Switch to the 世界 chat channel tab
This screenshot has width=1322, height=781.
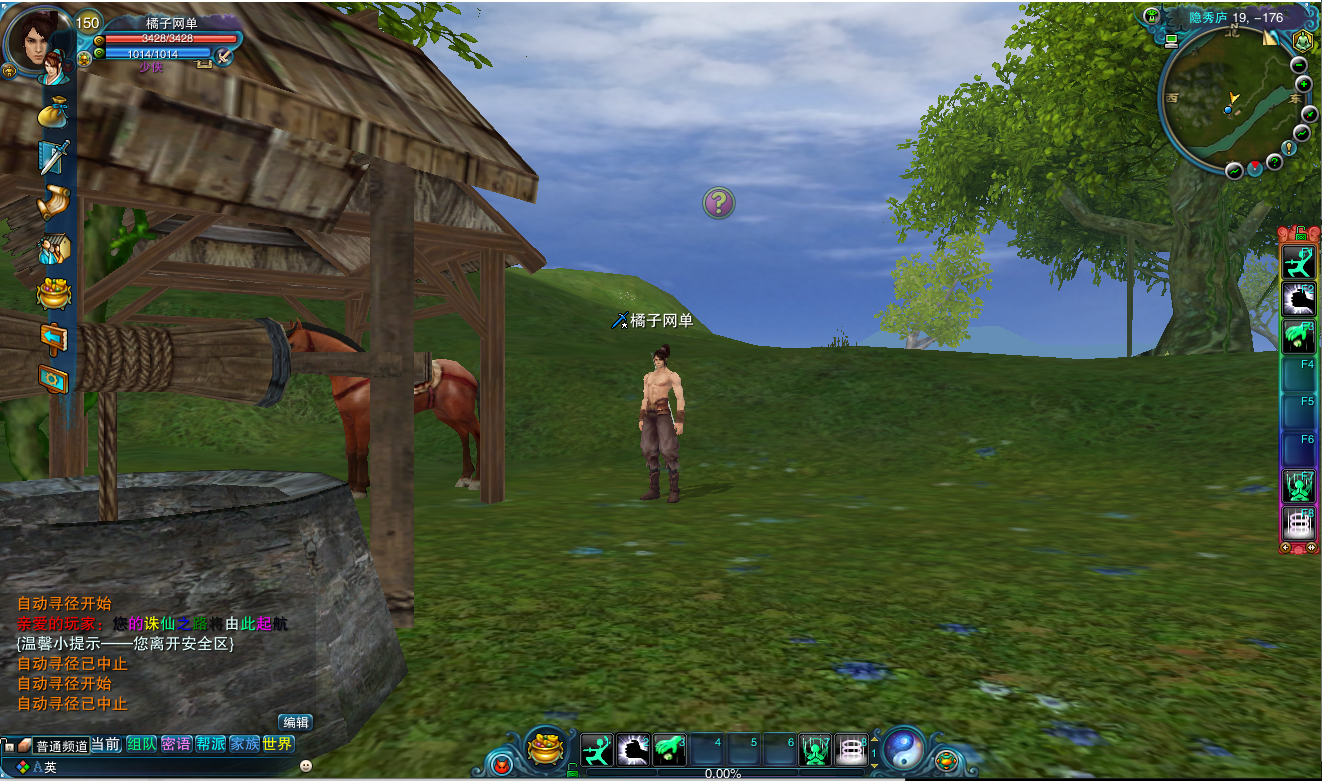click(278, 744)
